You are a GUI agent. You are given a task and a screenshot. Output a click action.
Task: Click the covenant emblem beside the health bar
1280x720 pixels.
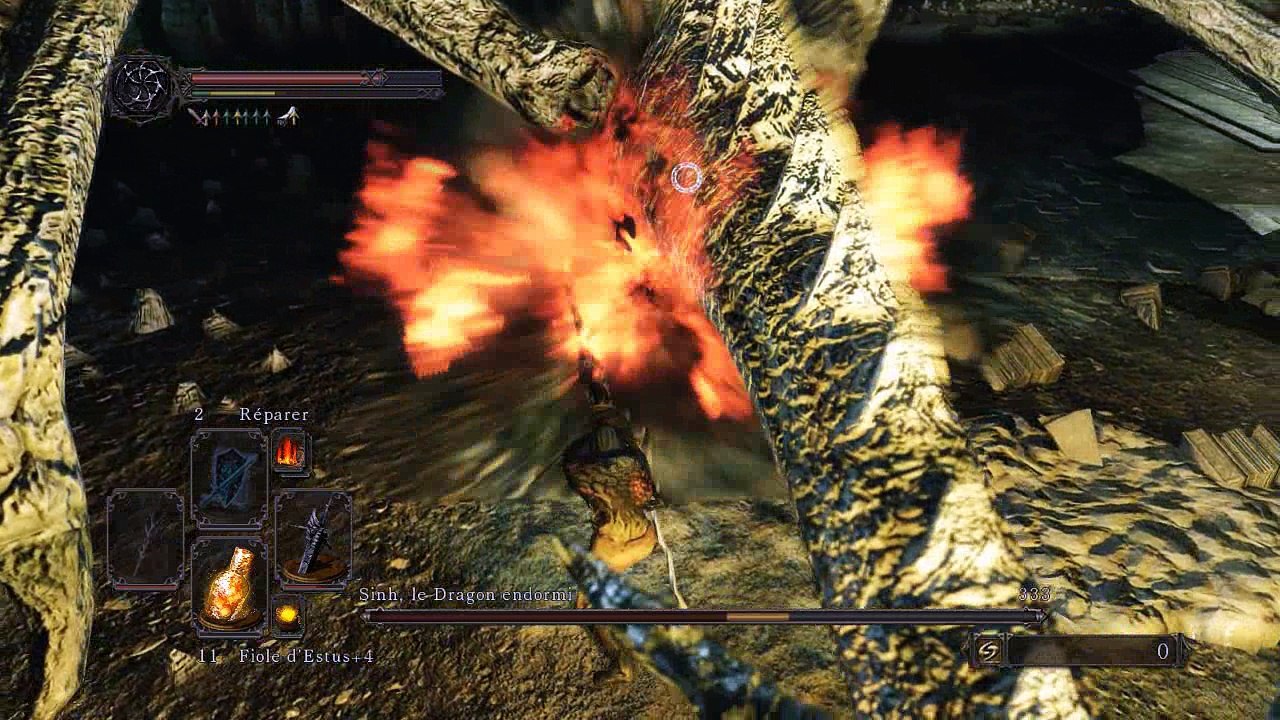142,88
